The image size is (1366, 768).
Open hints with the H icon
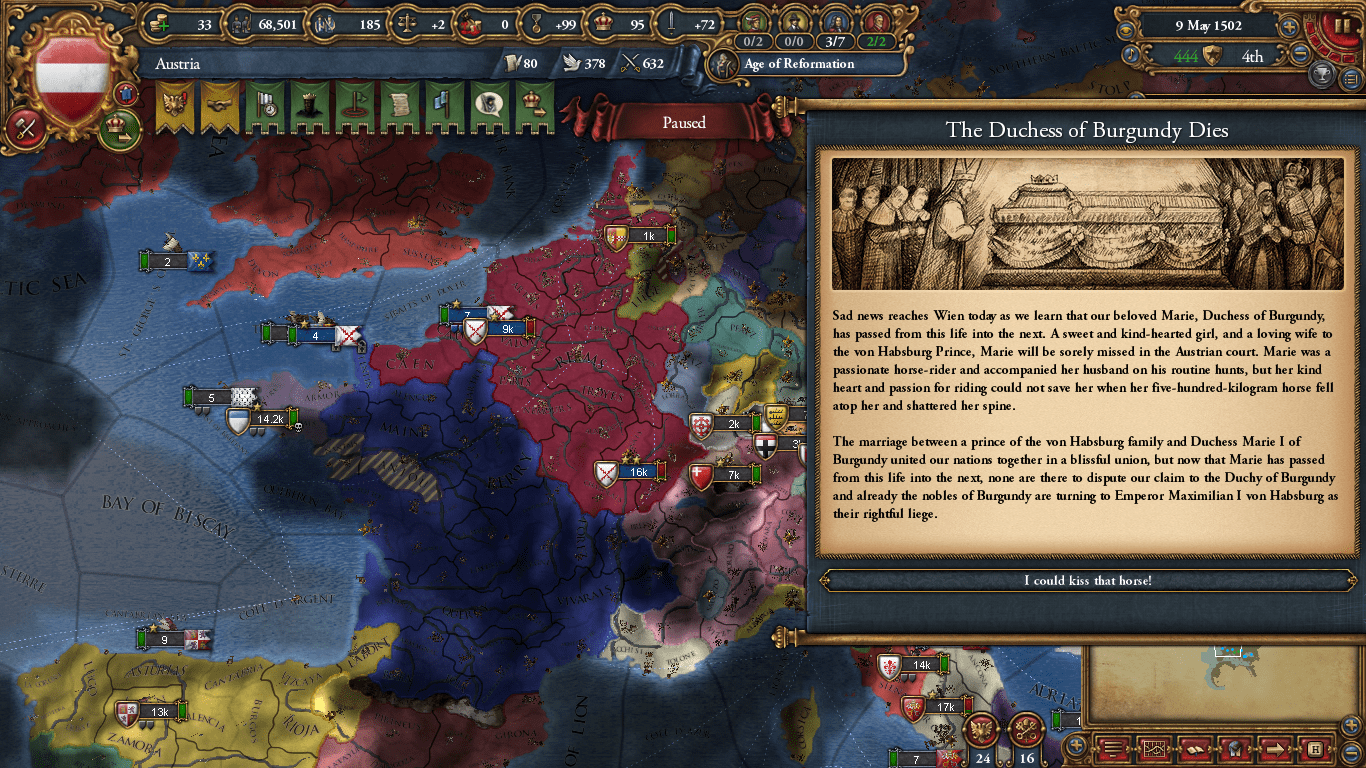(x=1313, y=749)
